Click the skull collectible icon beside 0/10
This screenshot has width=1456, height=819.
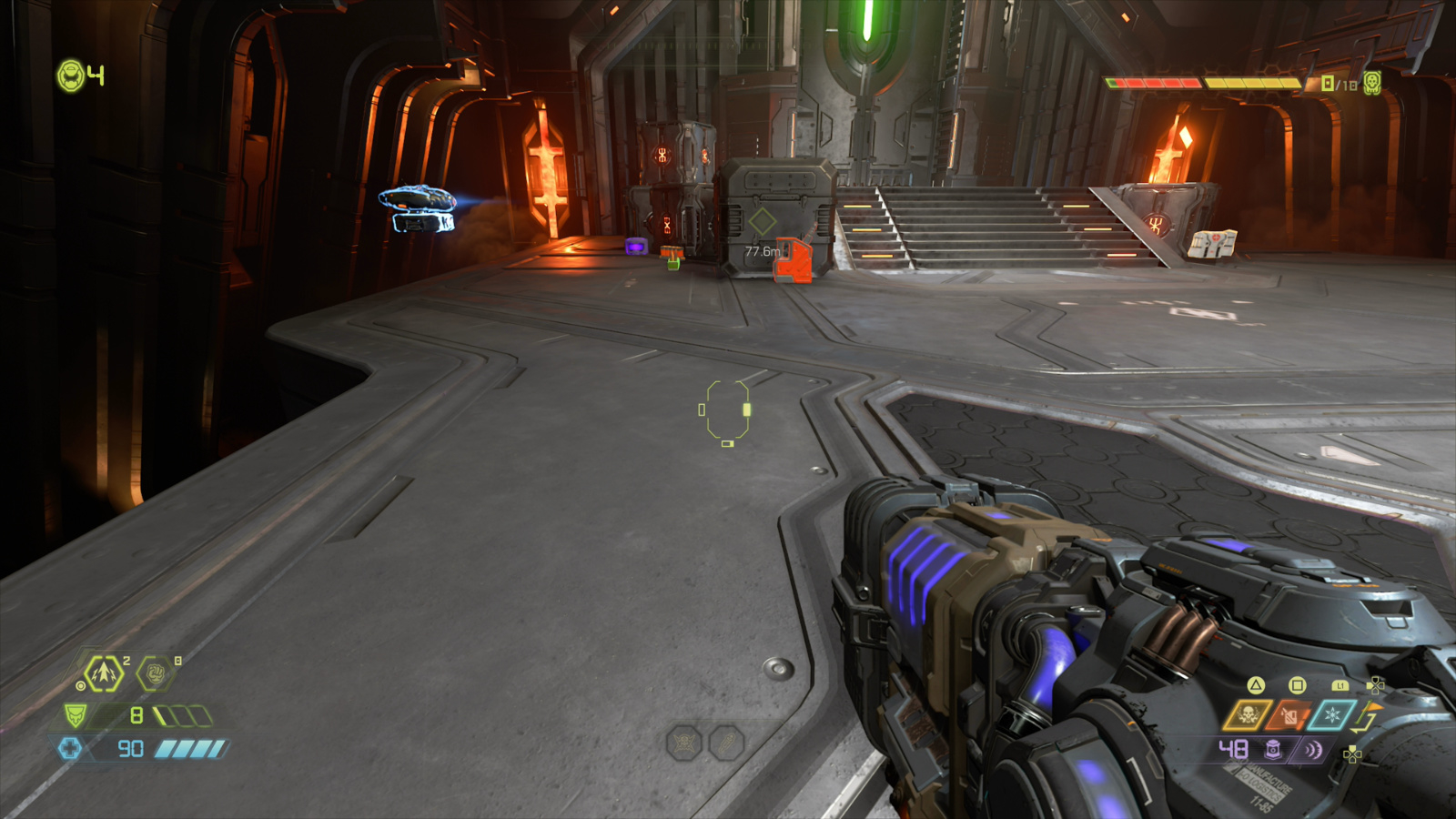coord(1370,82)
